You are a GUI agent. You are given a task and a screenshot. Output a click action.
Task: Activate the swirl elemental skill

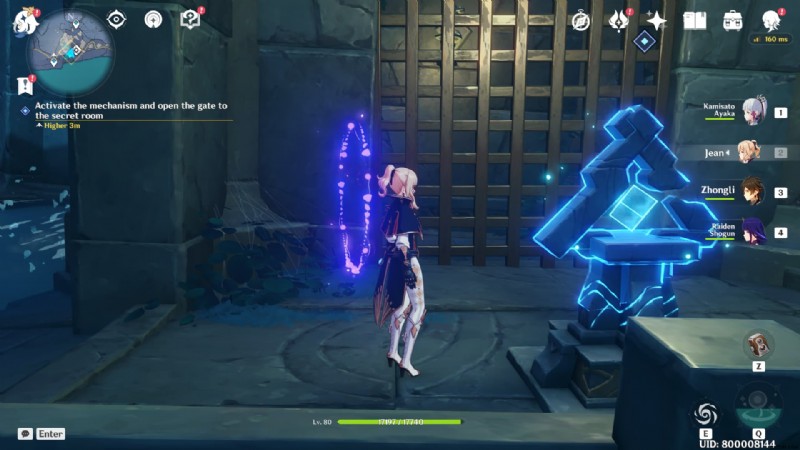click(x=706, y=414)
